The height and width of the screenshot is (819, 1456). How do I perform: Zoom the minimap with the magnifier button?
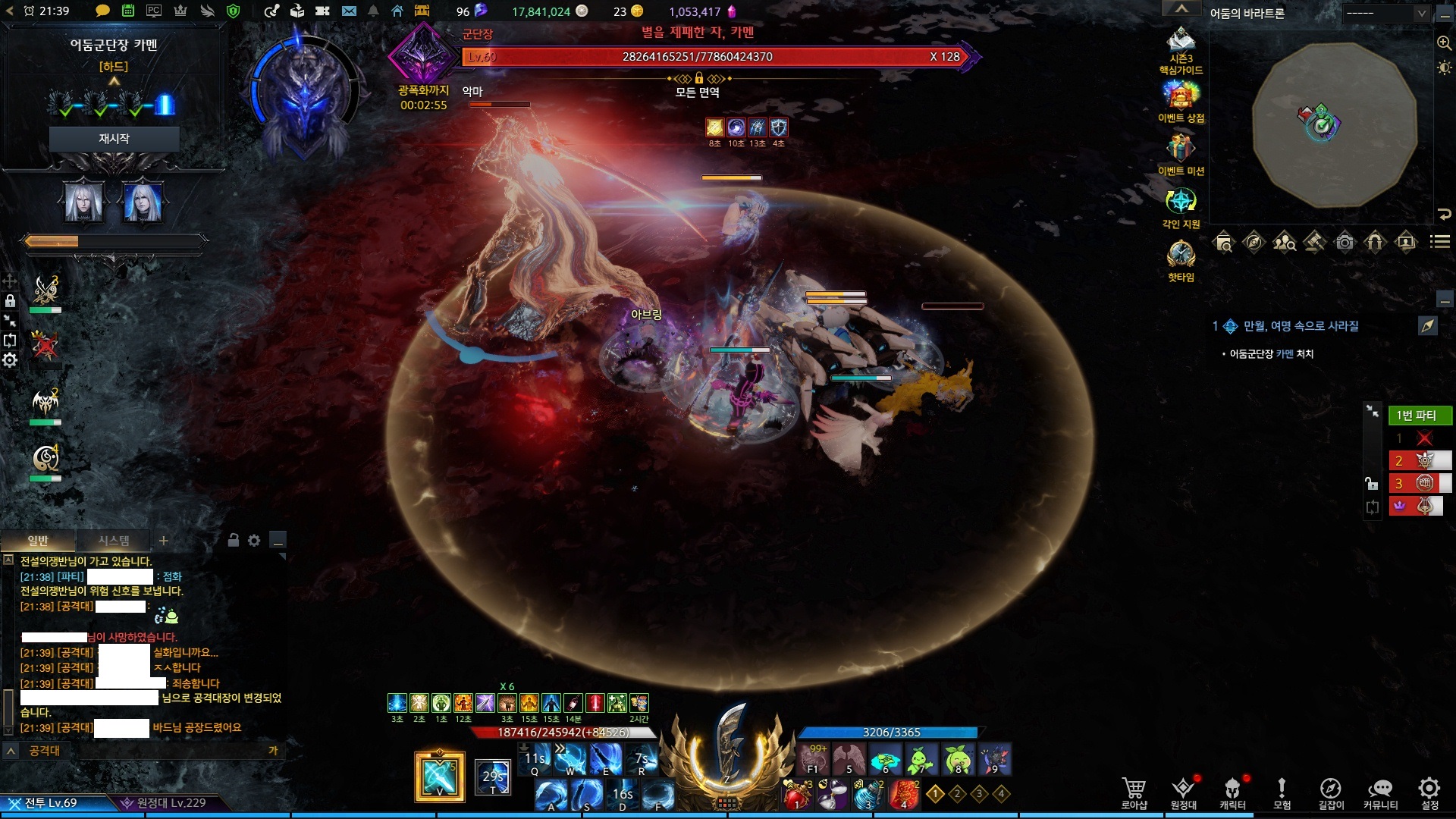1444,43
